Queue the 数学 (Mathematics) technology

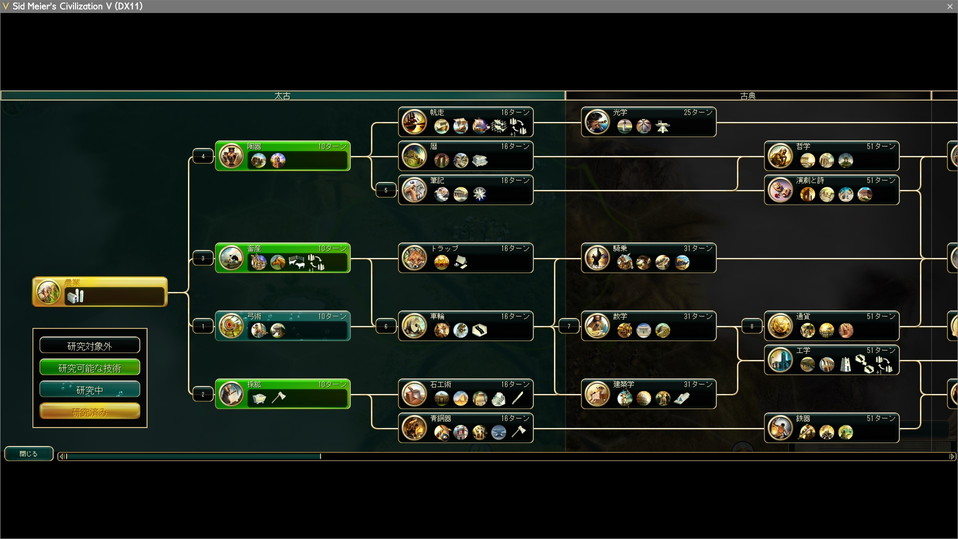tap(649, 326)
